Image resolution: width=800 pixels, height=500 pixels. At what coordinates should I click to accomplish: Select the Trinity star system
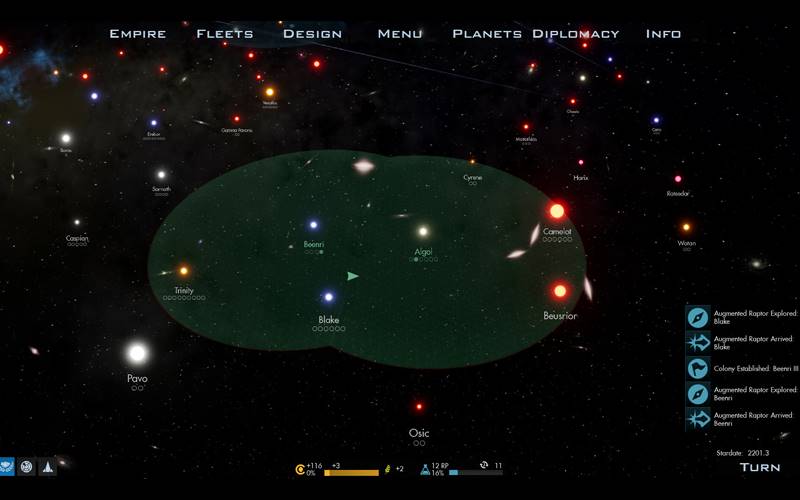coord(183,270)
